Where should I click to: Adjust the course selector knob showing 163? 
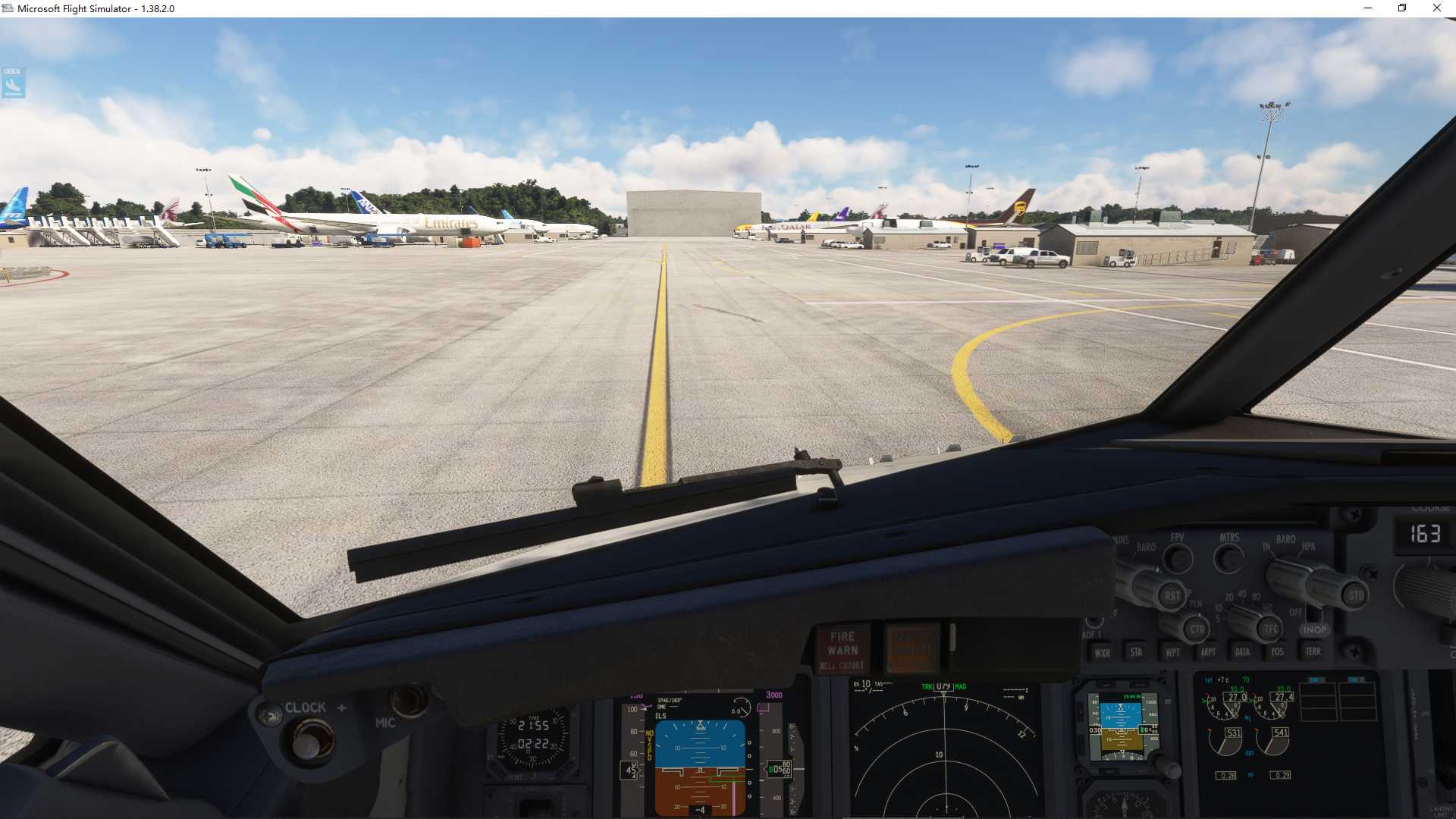pos(1422,590)
